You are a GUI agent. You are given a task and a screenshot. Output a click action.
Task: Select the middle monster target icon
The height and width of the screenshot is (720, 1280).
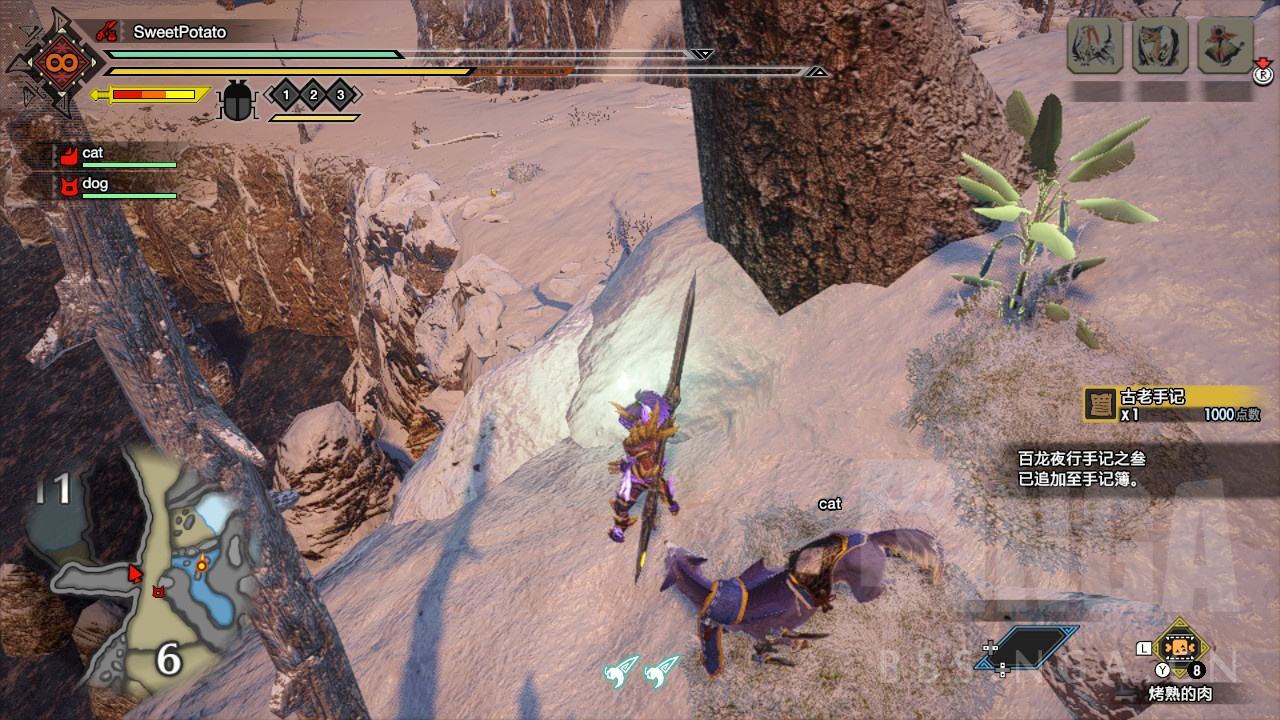pyautogui.click(x=1160, y=45)
